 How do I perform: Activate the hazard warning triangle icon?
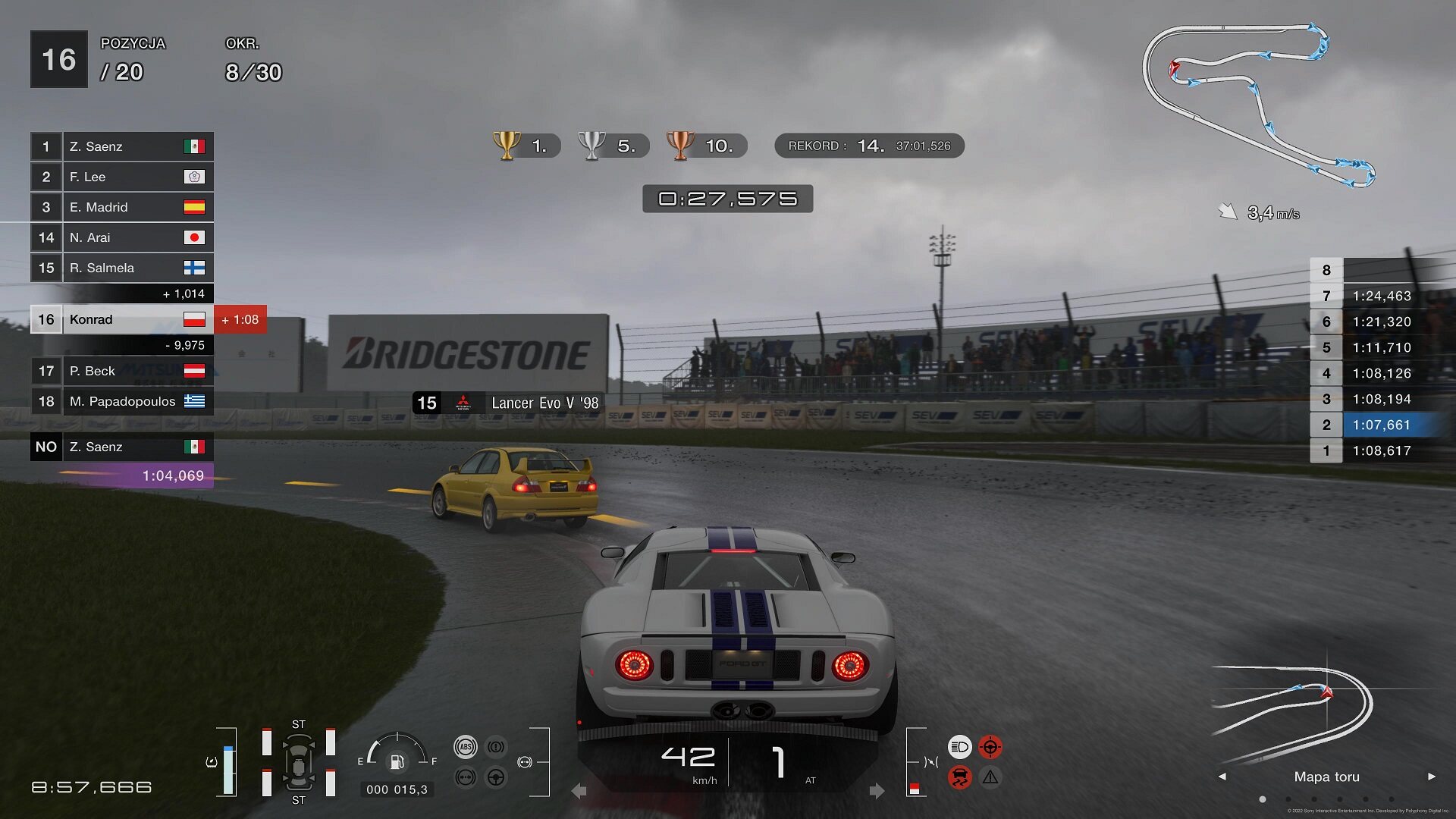[x=990, y=777]
